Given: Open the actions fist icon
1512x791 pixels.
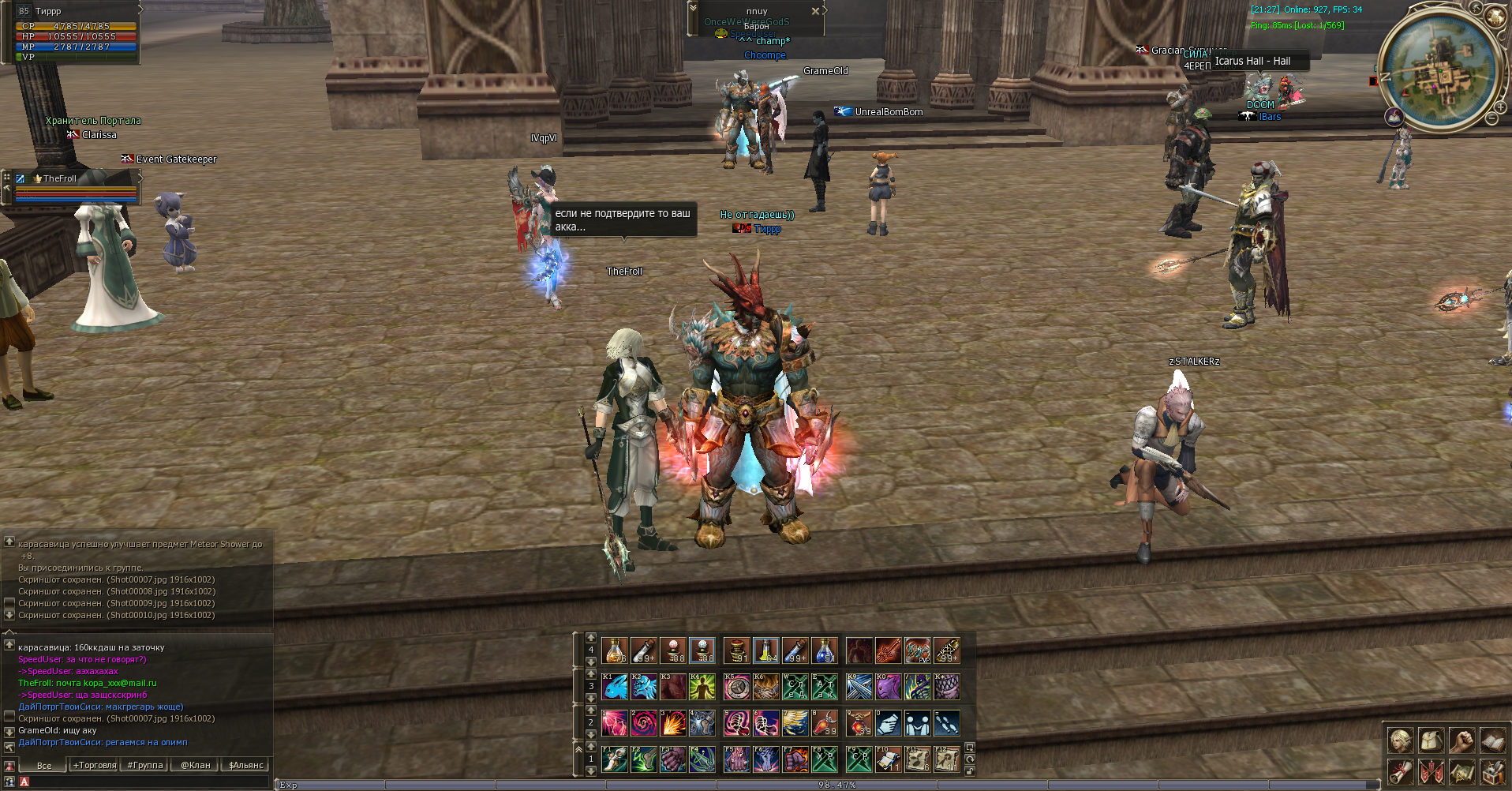Looking at the screenshot, I should pyautogui.click(x=1461, y=740).
